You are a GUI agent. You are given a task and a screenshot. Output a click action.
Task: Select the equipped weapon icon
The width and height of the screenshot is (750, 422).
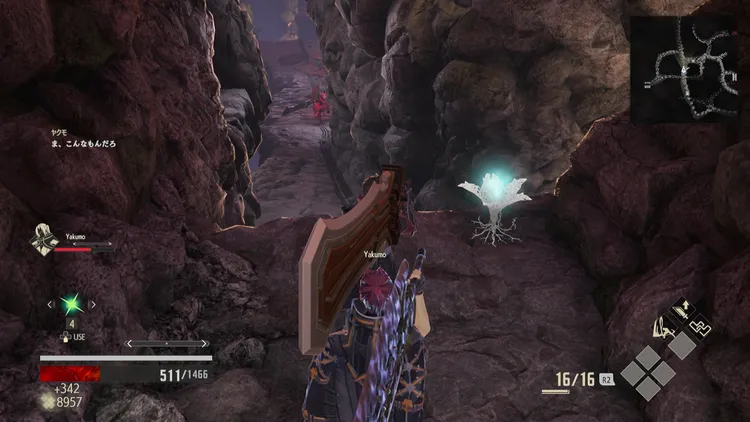click(664, 327)
